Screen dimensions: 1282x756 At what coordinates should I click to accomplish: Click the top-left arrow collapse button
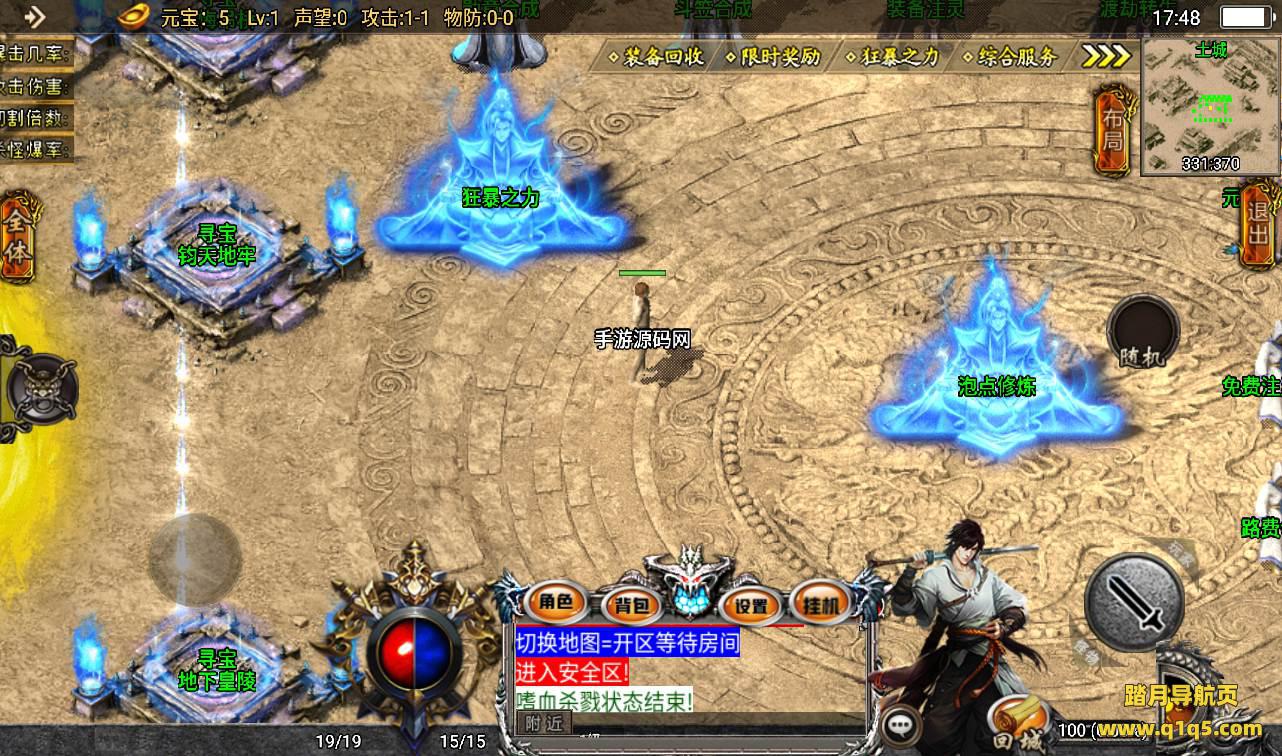point(34,16)
